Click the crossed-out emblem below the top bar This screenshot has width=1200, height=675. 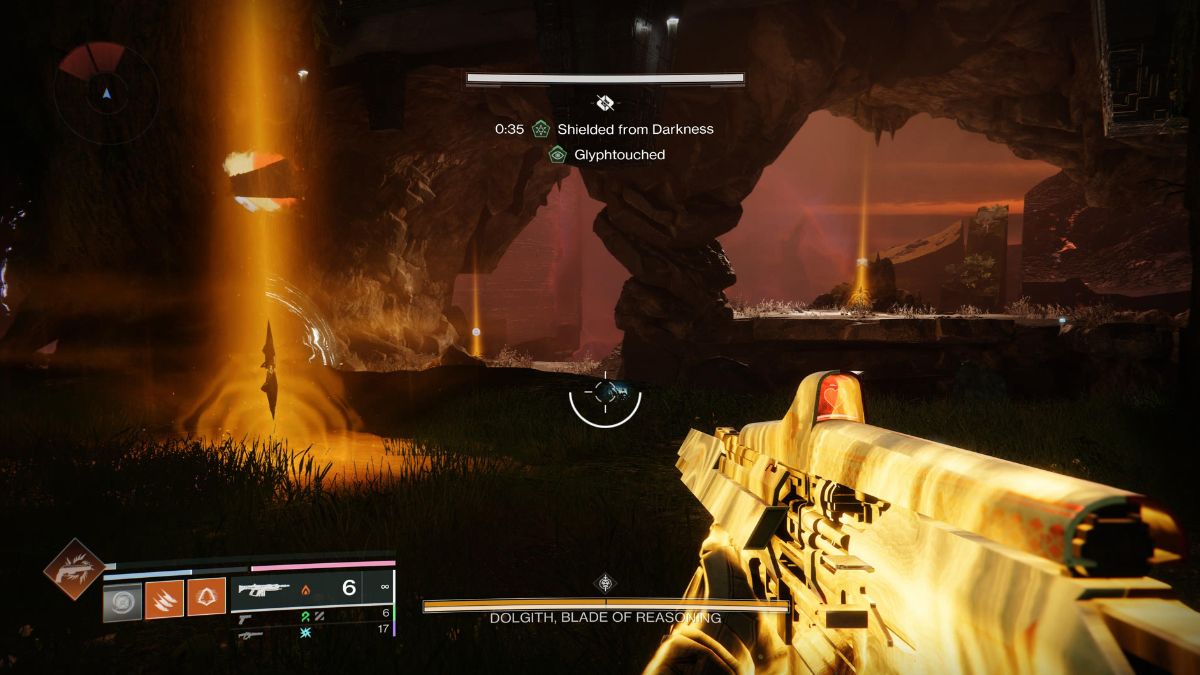[x=605, y=102]
